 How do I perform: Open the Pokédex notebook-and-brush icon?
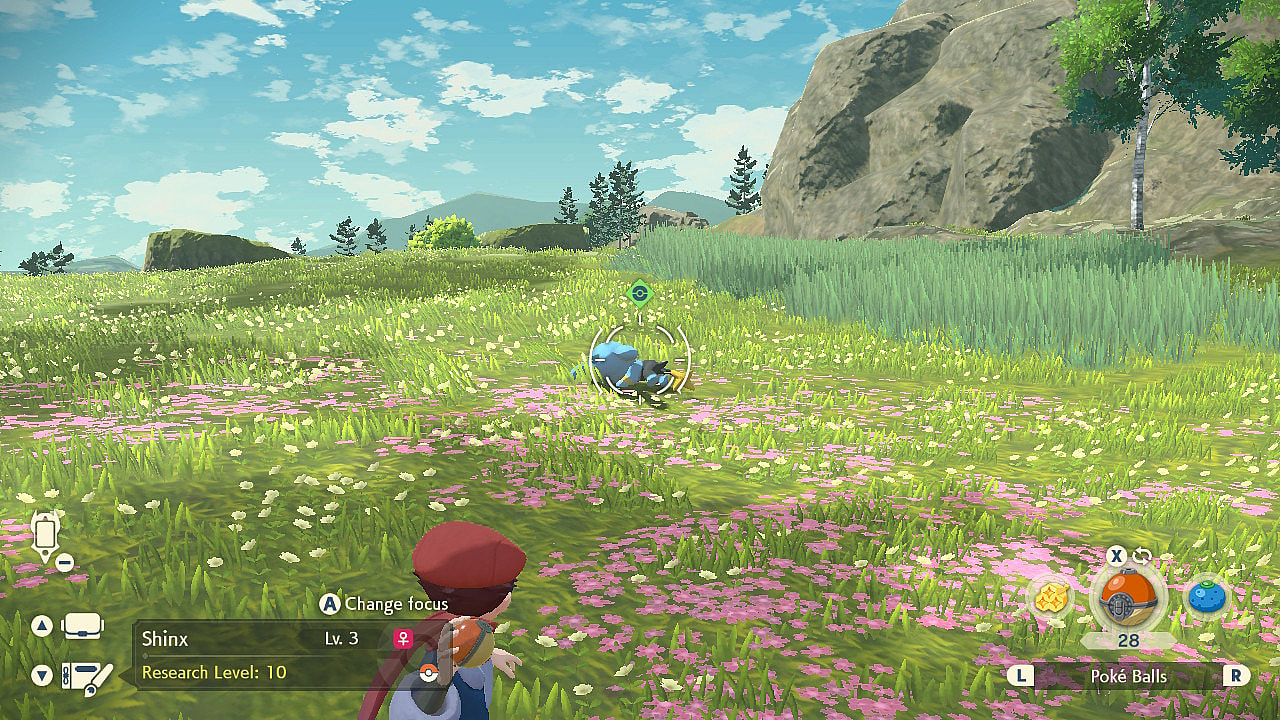click(x=86, y=677)
